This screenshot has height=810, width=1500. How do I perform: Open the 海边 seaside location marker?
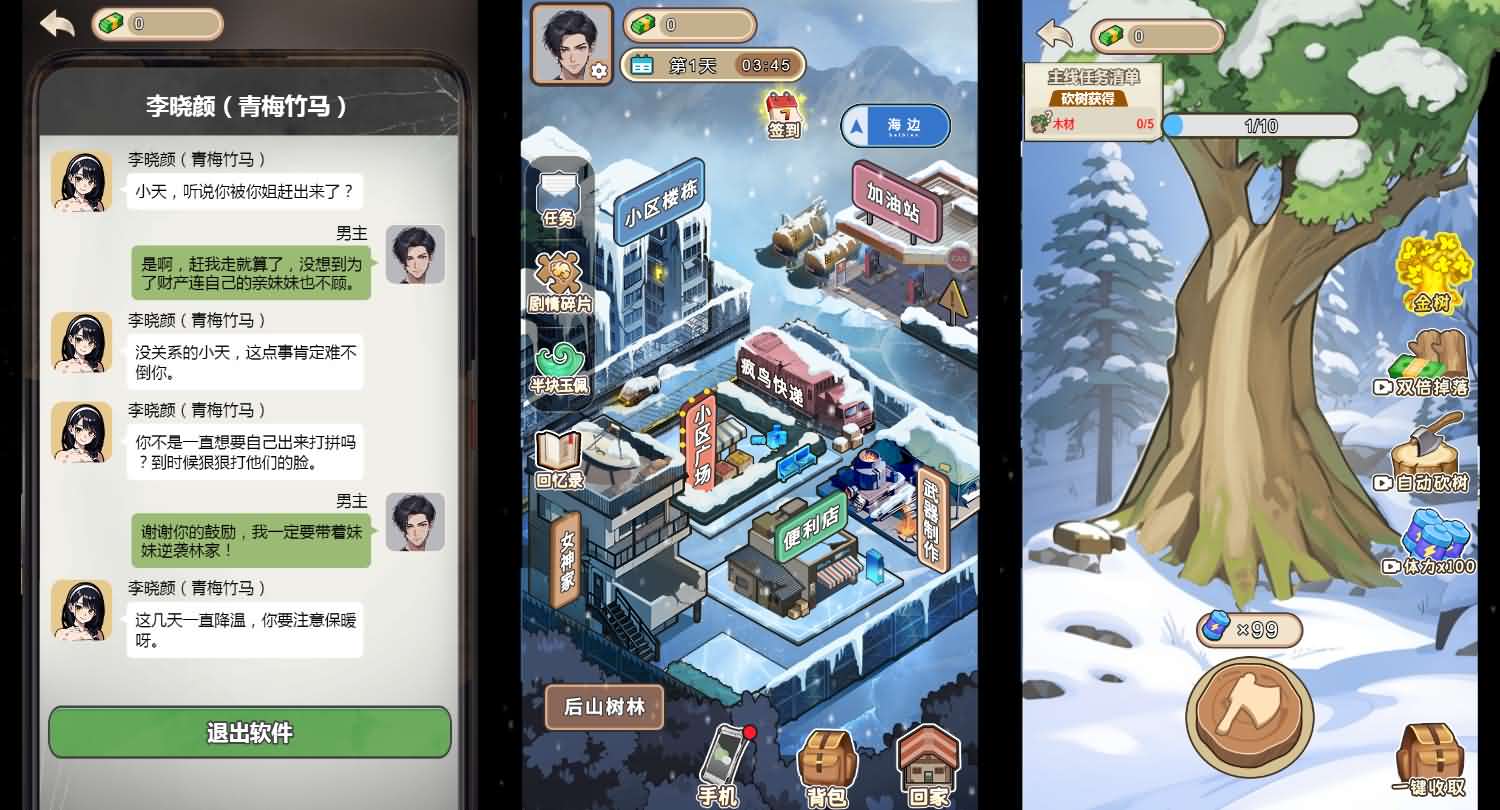(x=892, y=126)
